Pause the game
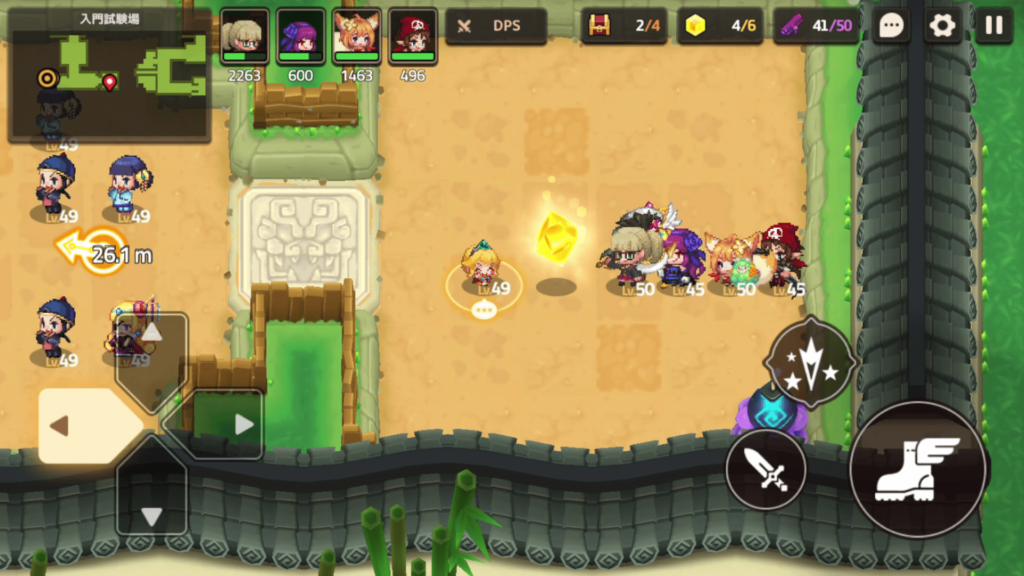 coord(993,26)
